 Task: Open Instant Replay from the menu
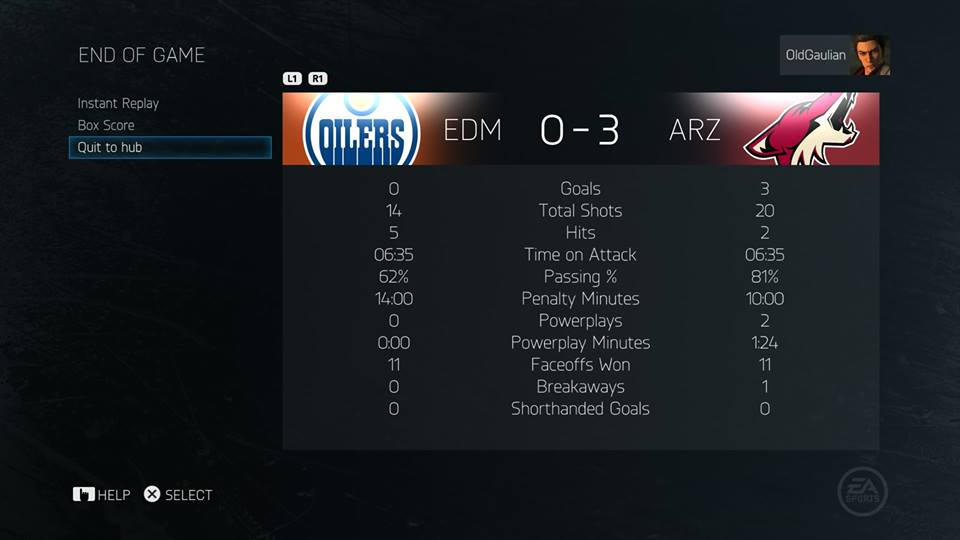[118, 103]
